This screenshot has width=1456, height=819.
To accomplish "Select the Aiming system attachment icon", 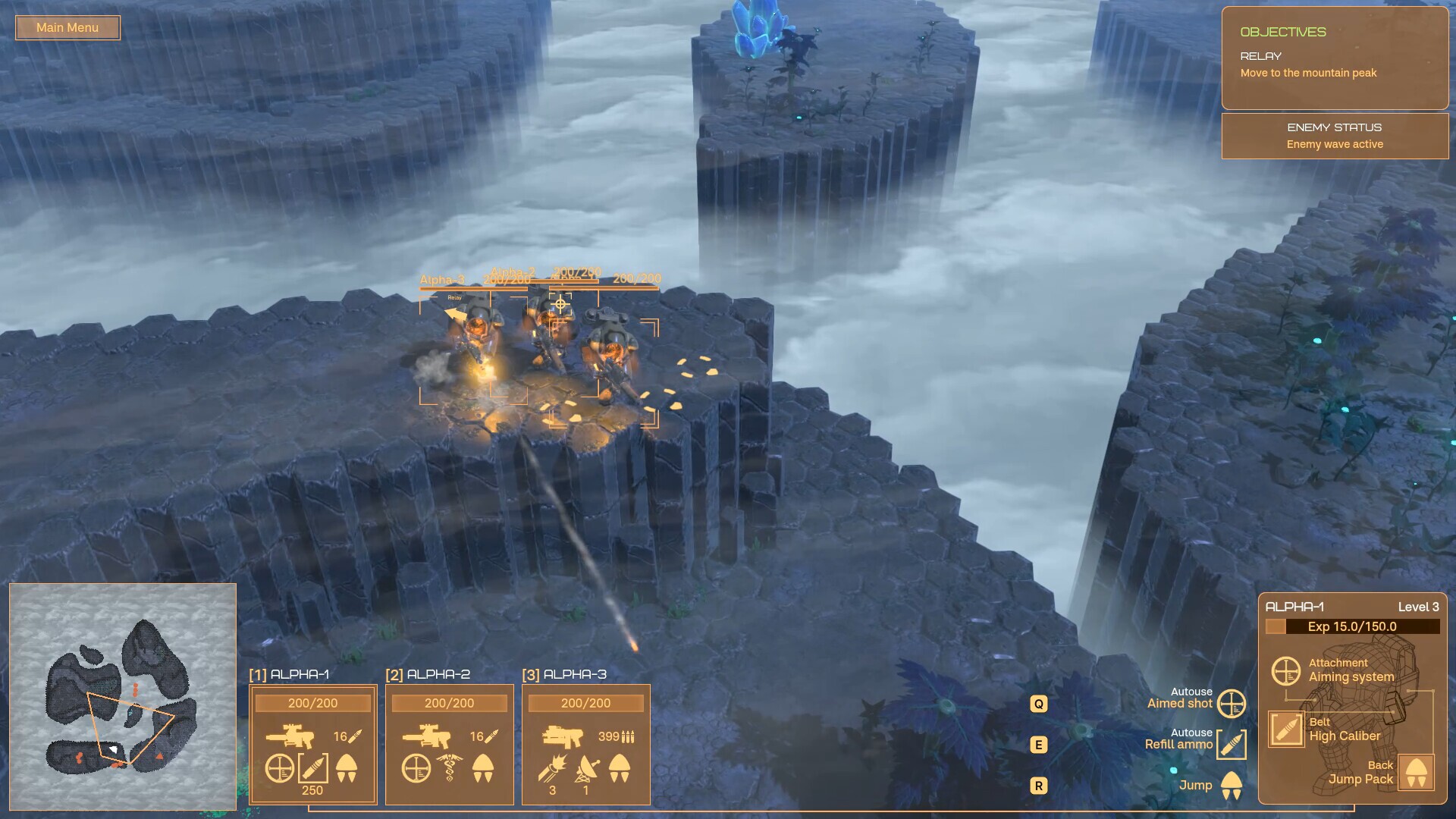I will [x=1287, y=671].
